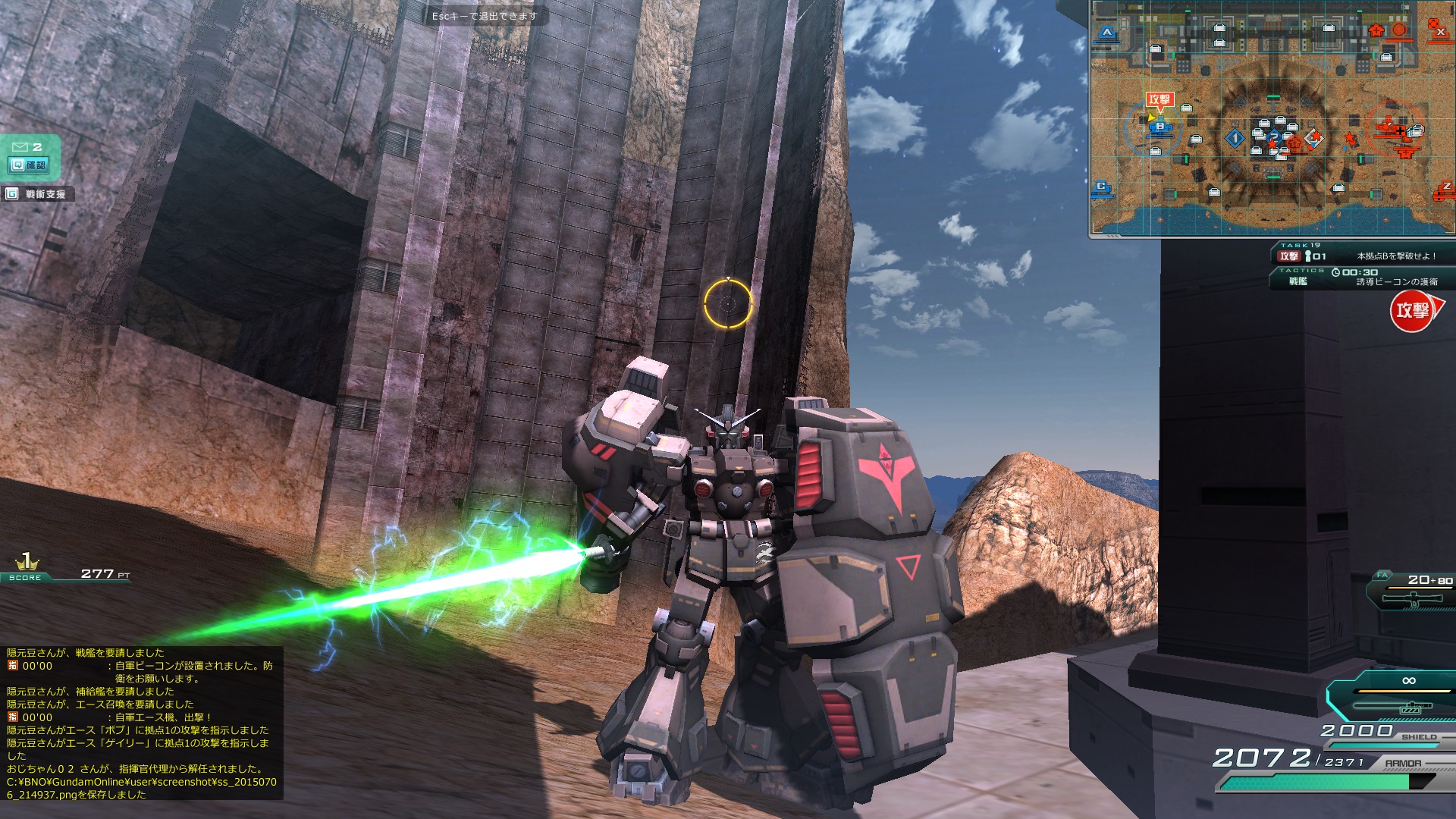Select blue base C marker on minimap
This screenshot has height=819, width=1456.
(1102, 187)
